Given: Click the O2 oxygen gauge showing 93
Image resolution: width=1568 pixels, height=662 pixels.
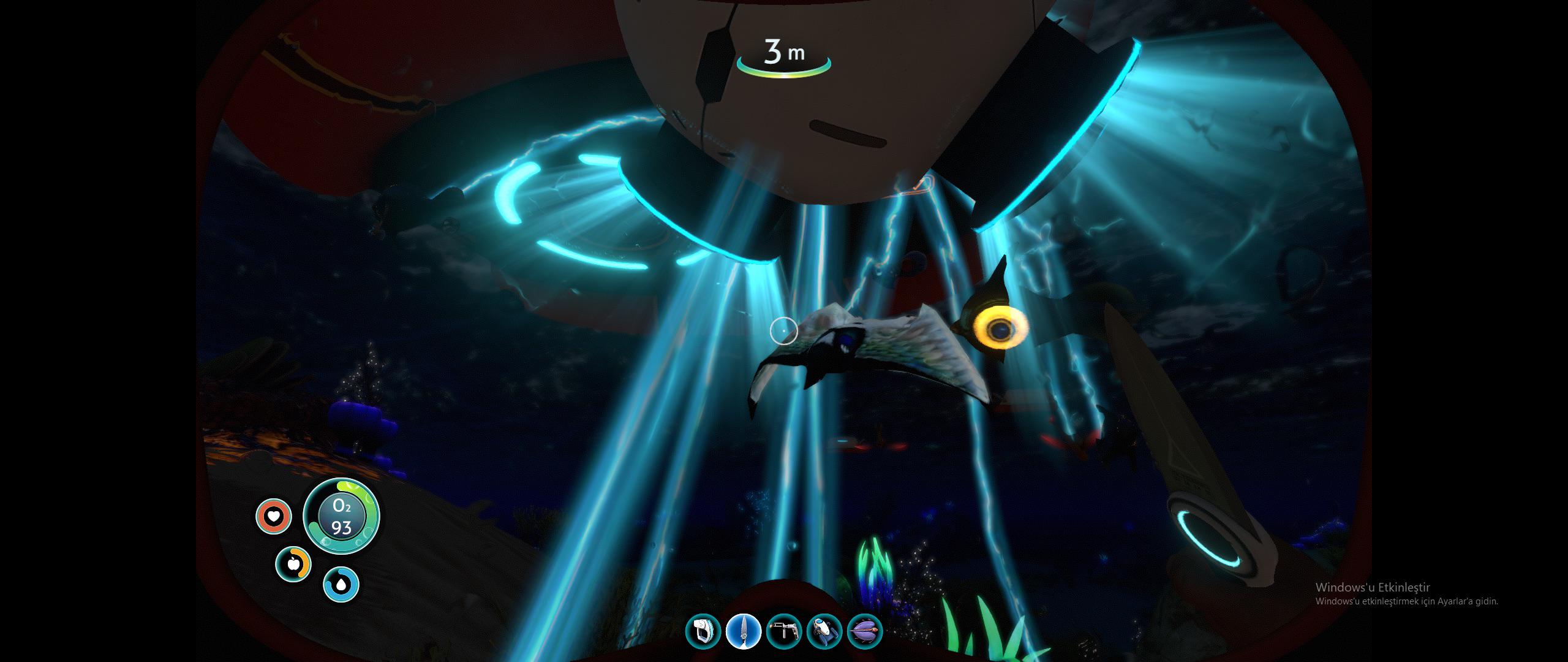Looking at the screenshot, I should click(x=341, y=516).
